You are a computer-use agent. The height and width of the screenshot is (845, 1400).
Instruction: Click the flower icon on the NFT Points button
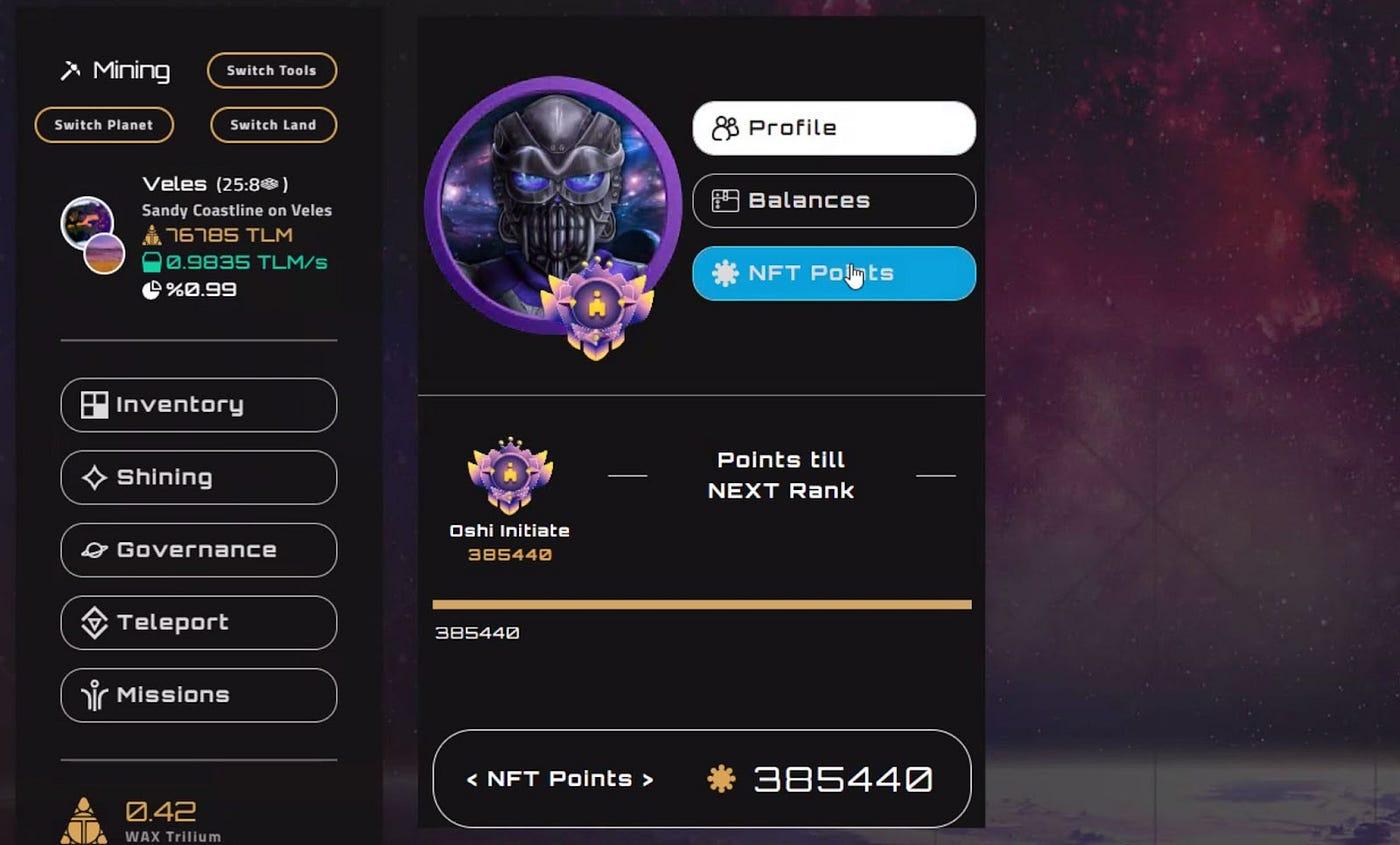pyautogui.click(x=724, y=273)
